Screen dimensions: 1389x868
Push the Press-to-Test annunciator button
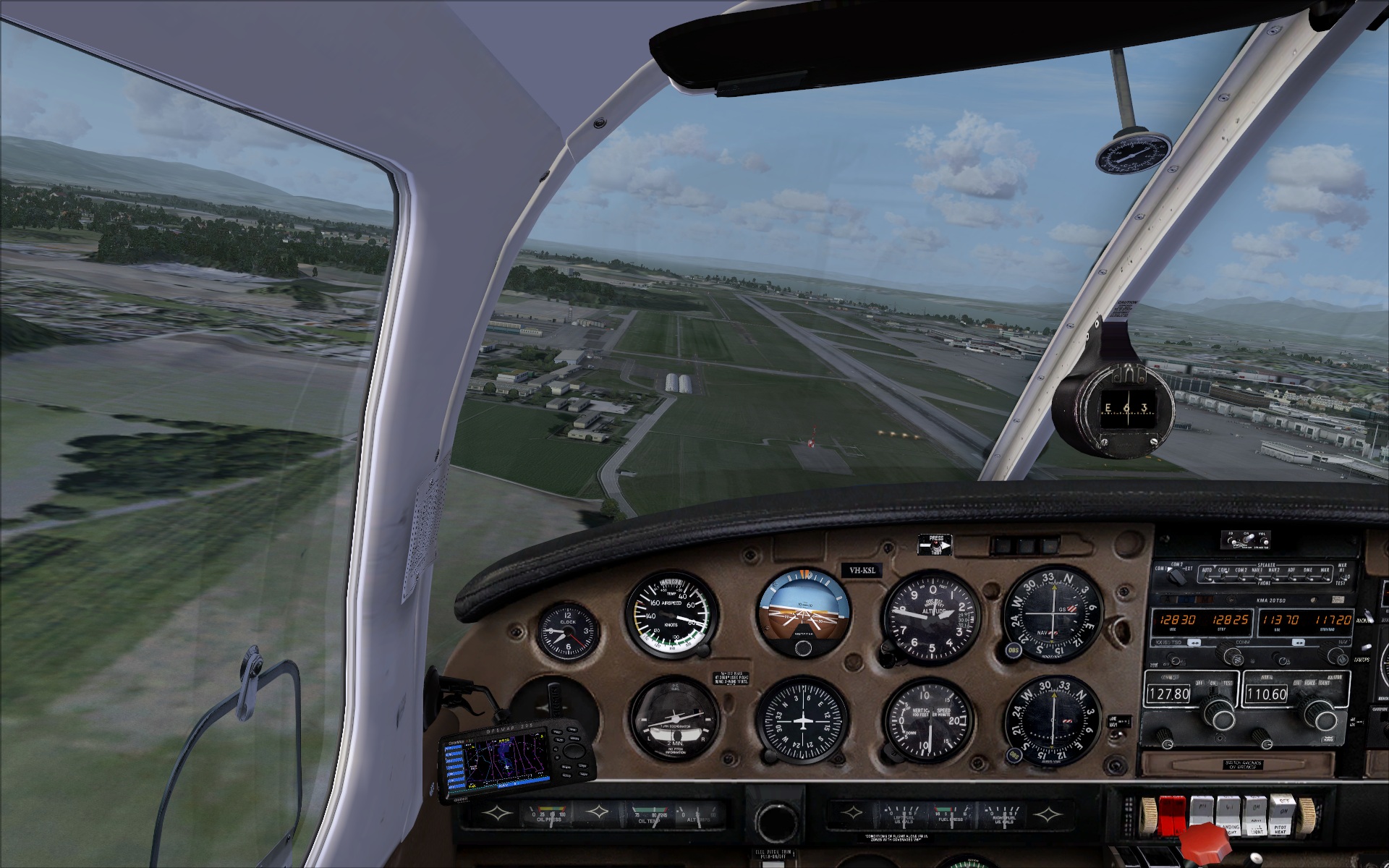point(935,544)
